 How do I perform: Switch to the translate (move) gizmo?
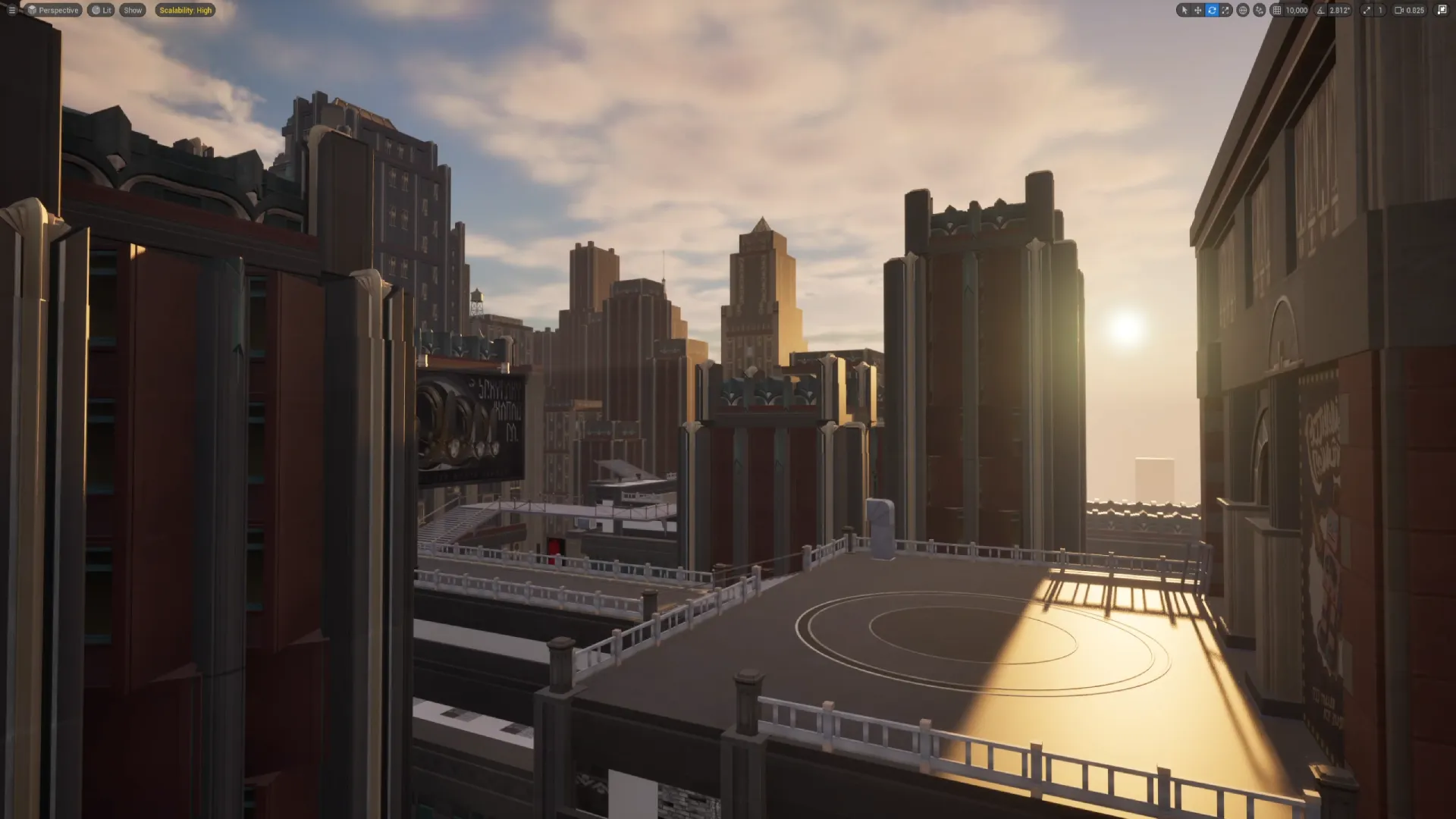pyautogui.click(x=1198, y=11)
